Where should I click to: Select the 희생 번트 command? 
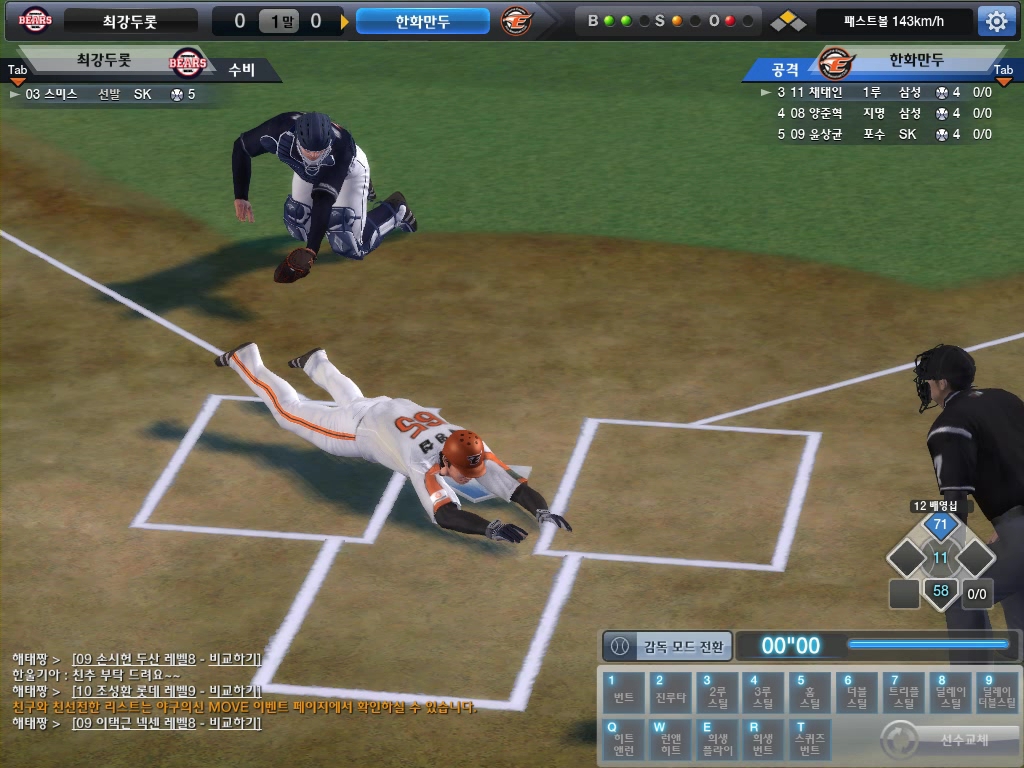tap(764, 739)
